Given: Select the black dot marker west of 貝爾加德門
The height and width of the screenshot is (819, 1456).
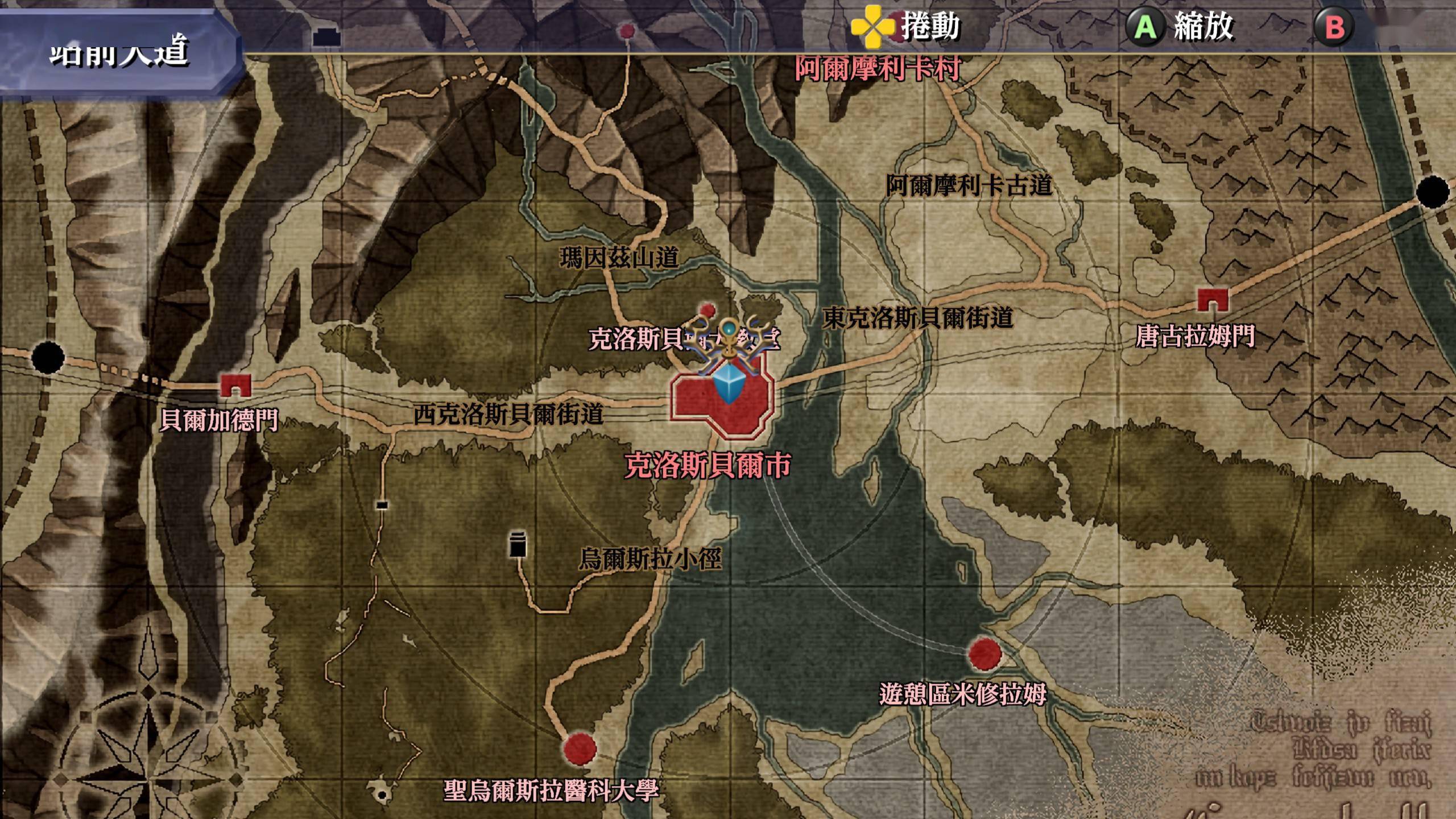Looking at the screenshot, I should pyautogui.click(x=48, y=358).
